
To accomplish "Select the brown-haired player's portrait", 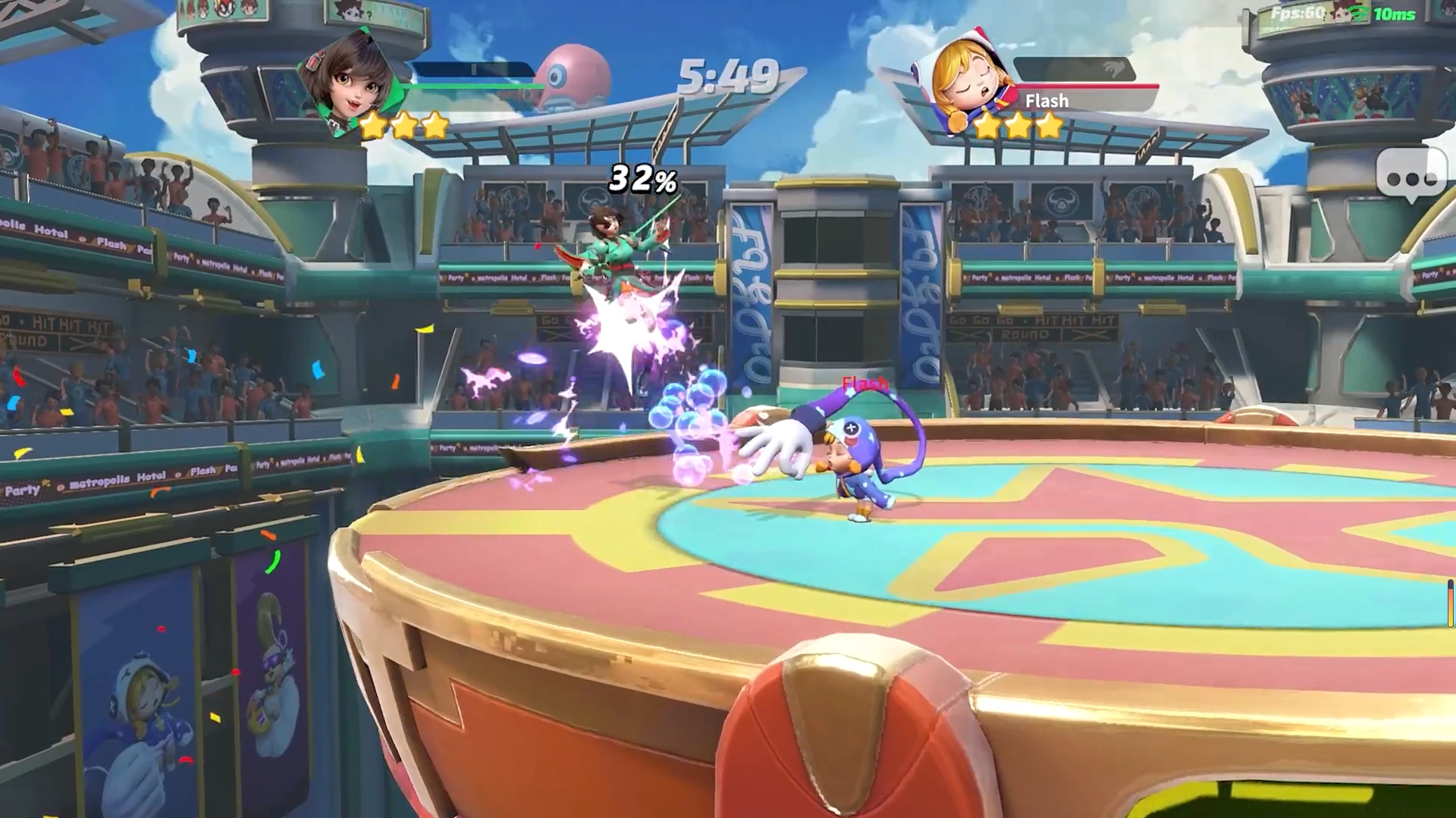I will (350, 81).
